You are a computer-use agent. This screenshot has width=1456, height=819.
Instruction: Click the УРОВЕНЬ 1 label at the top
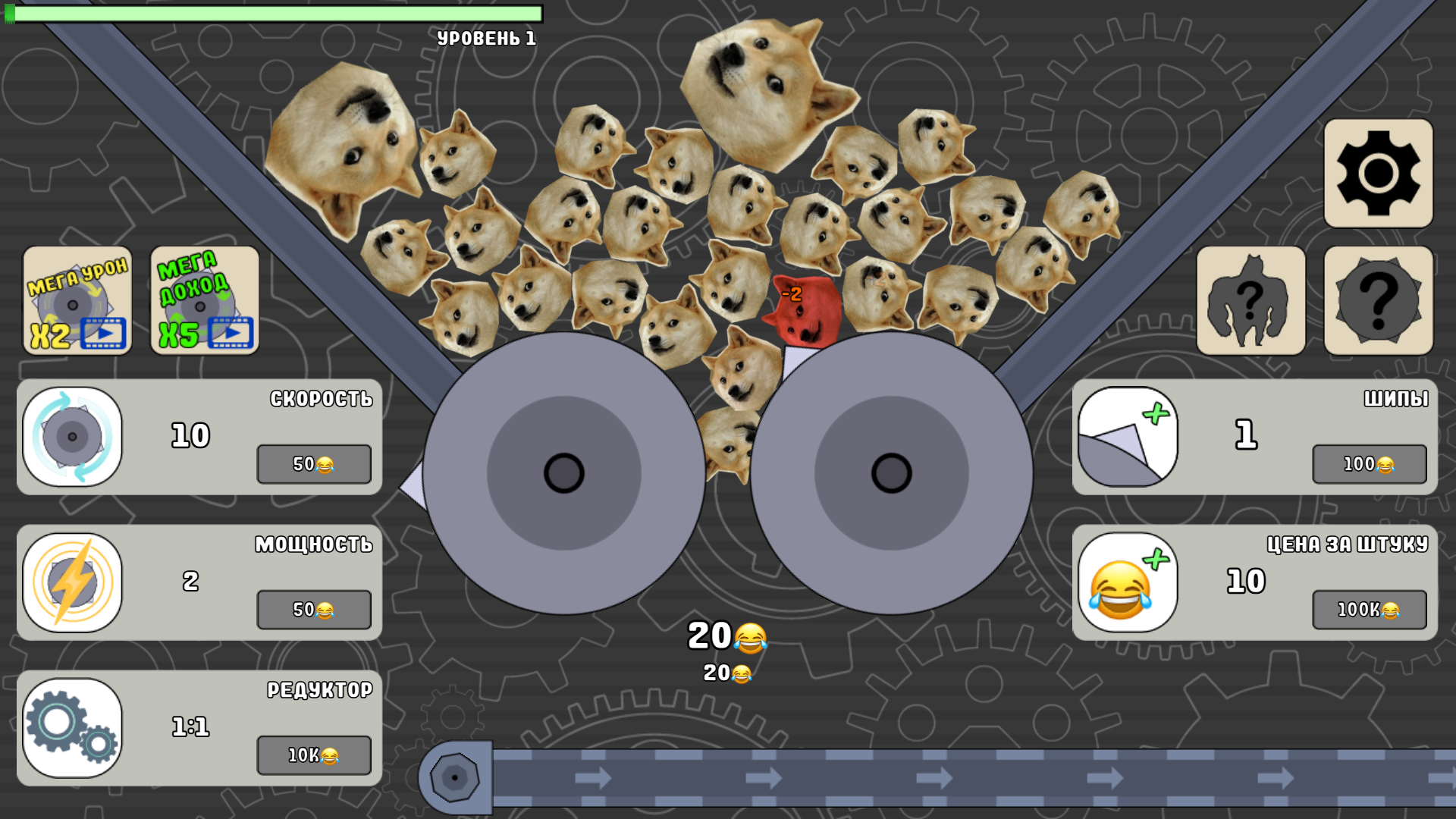[x=486, y=36]
